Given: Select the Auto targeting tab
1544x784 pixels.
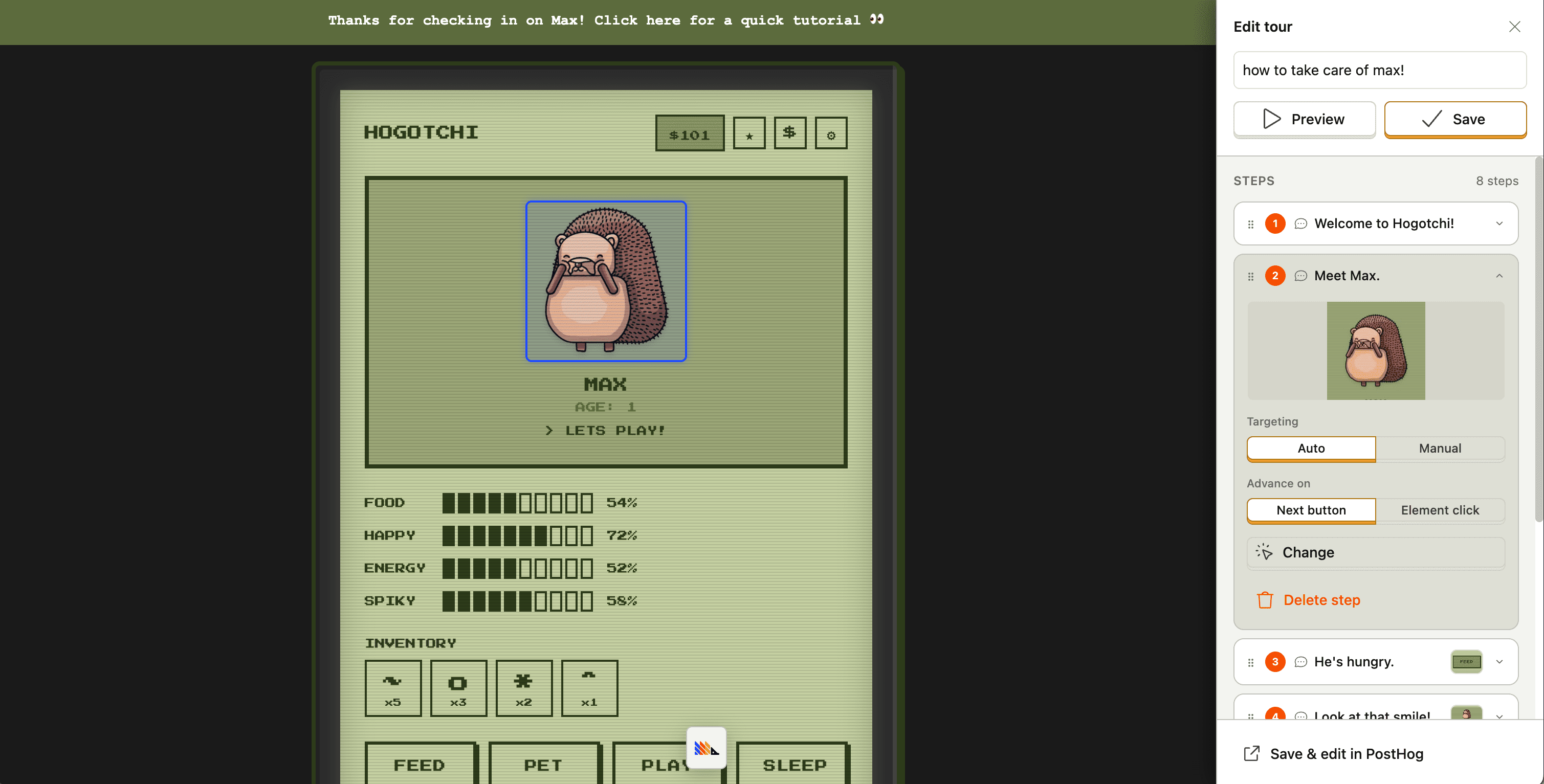Looking at the screenshot, I should coord(1311,449).
